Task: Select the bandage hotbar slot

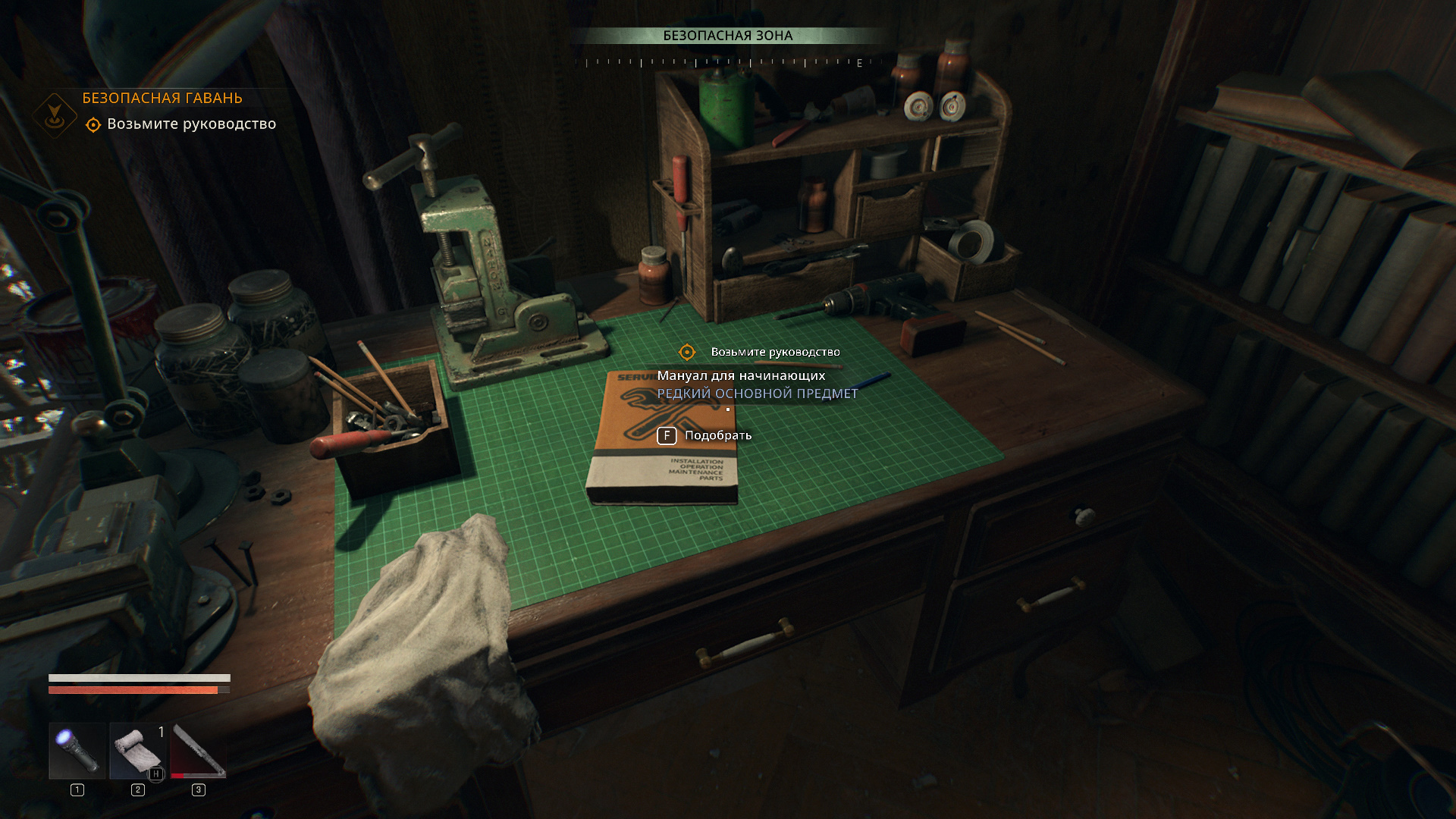Action: (x=138, y=751)
